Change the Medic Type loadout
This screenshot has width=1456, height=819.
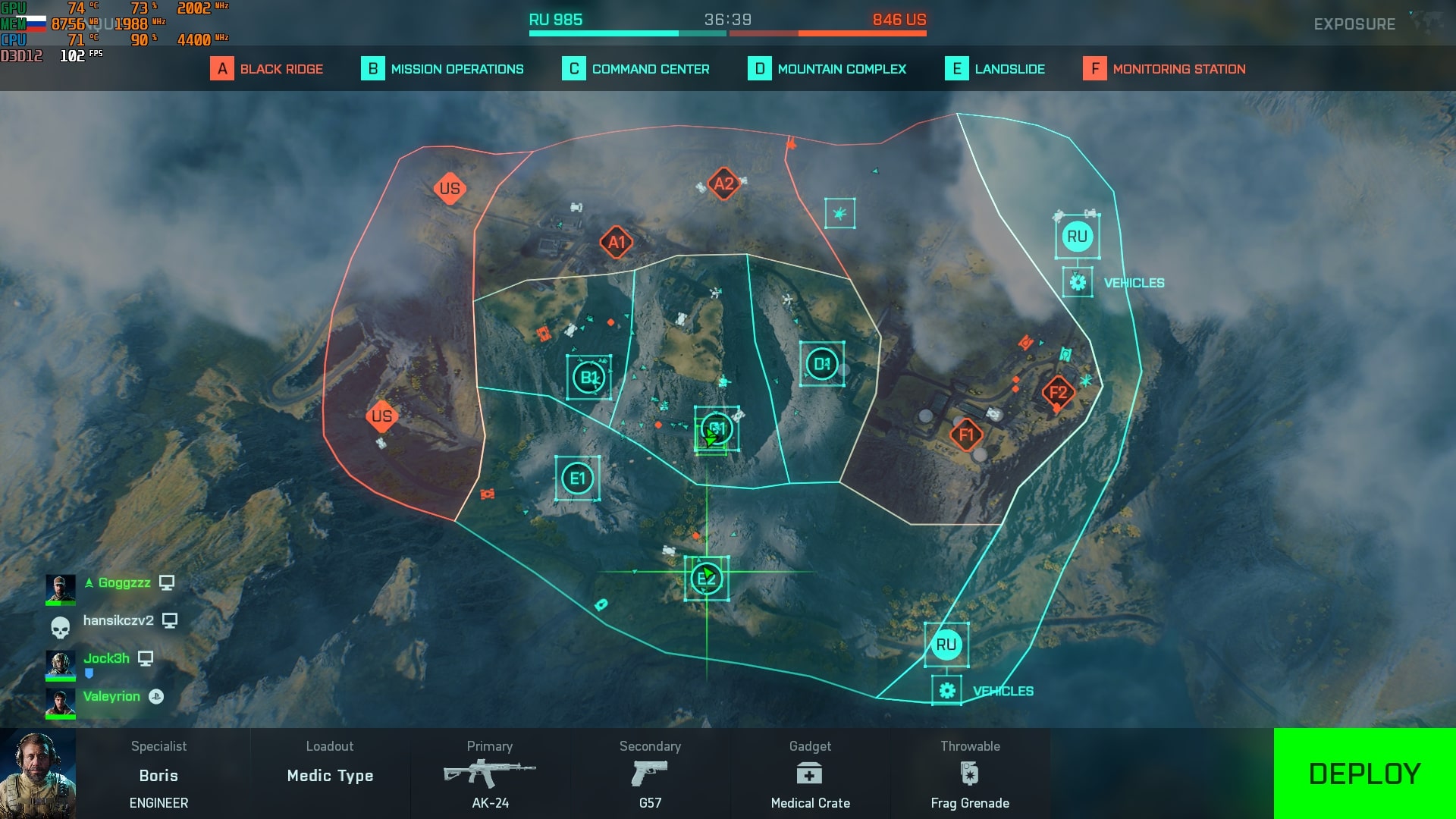coord(330,774)
